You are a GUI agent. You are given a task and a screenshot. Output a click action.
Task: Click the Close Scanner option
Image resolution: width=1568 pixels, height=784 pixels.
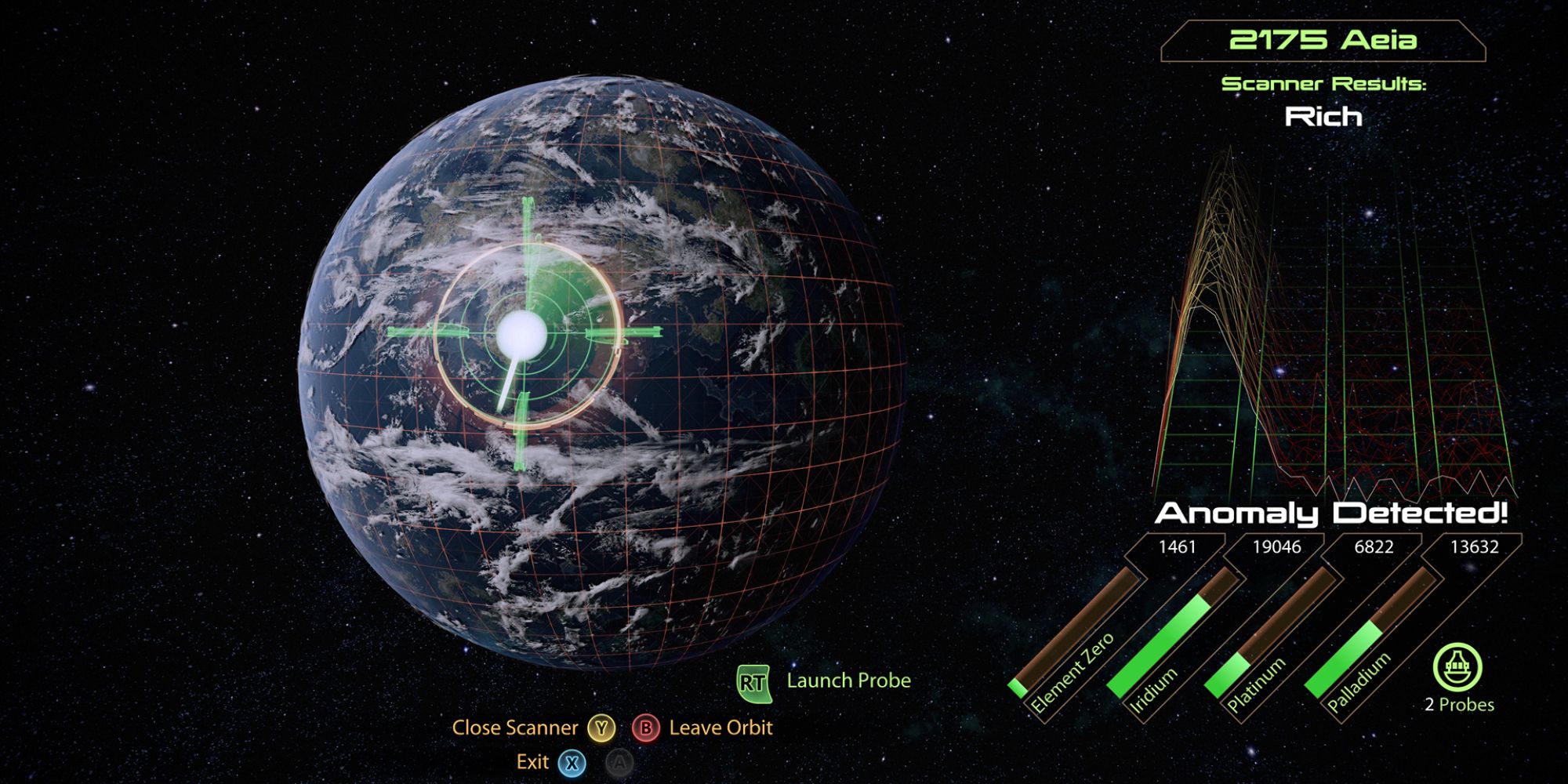tap(517, 728)
